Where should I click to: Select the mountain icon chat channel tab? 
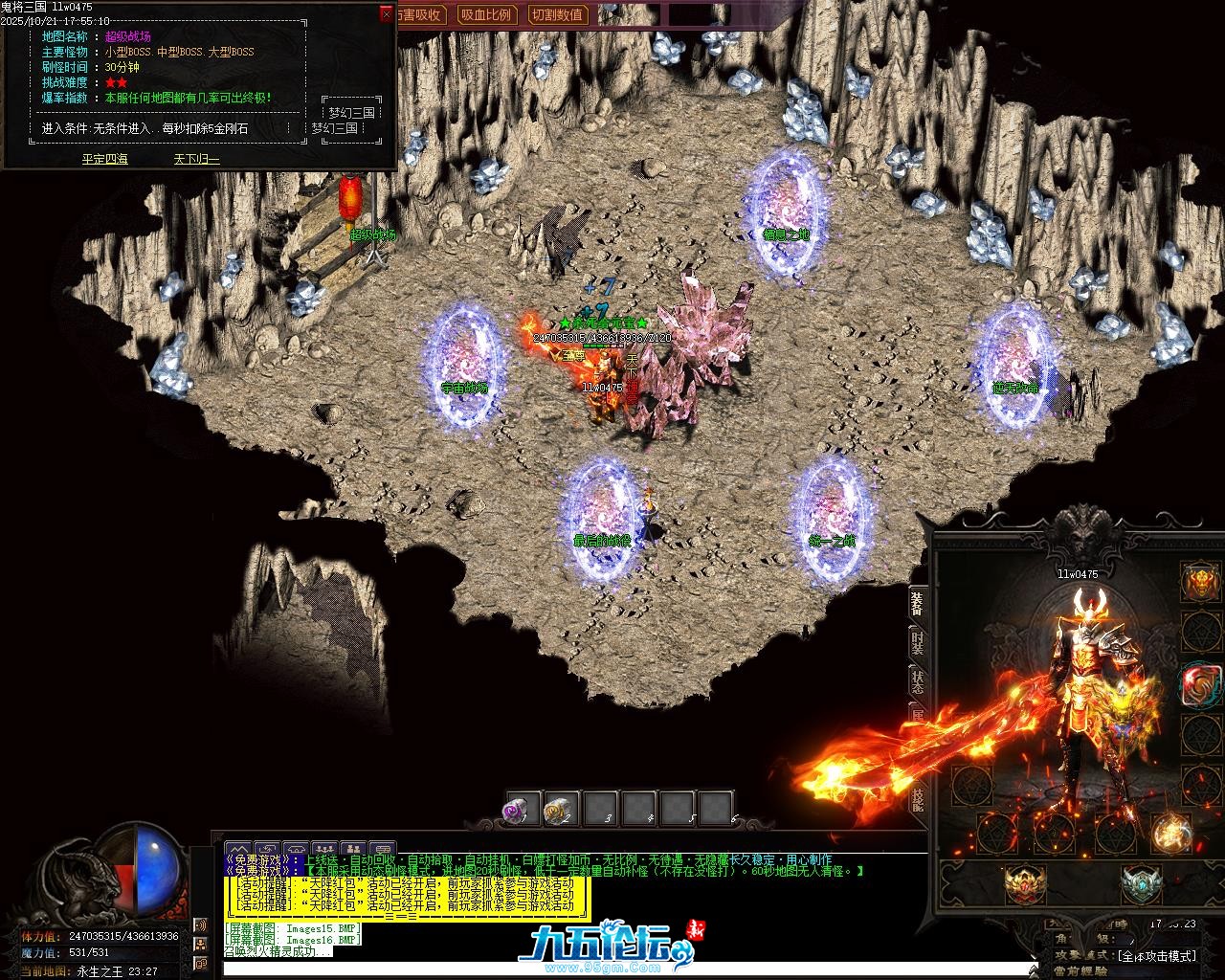point(238,849)
